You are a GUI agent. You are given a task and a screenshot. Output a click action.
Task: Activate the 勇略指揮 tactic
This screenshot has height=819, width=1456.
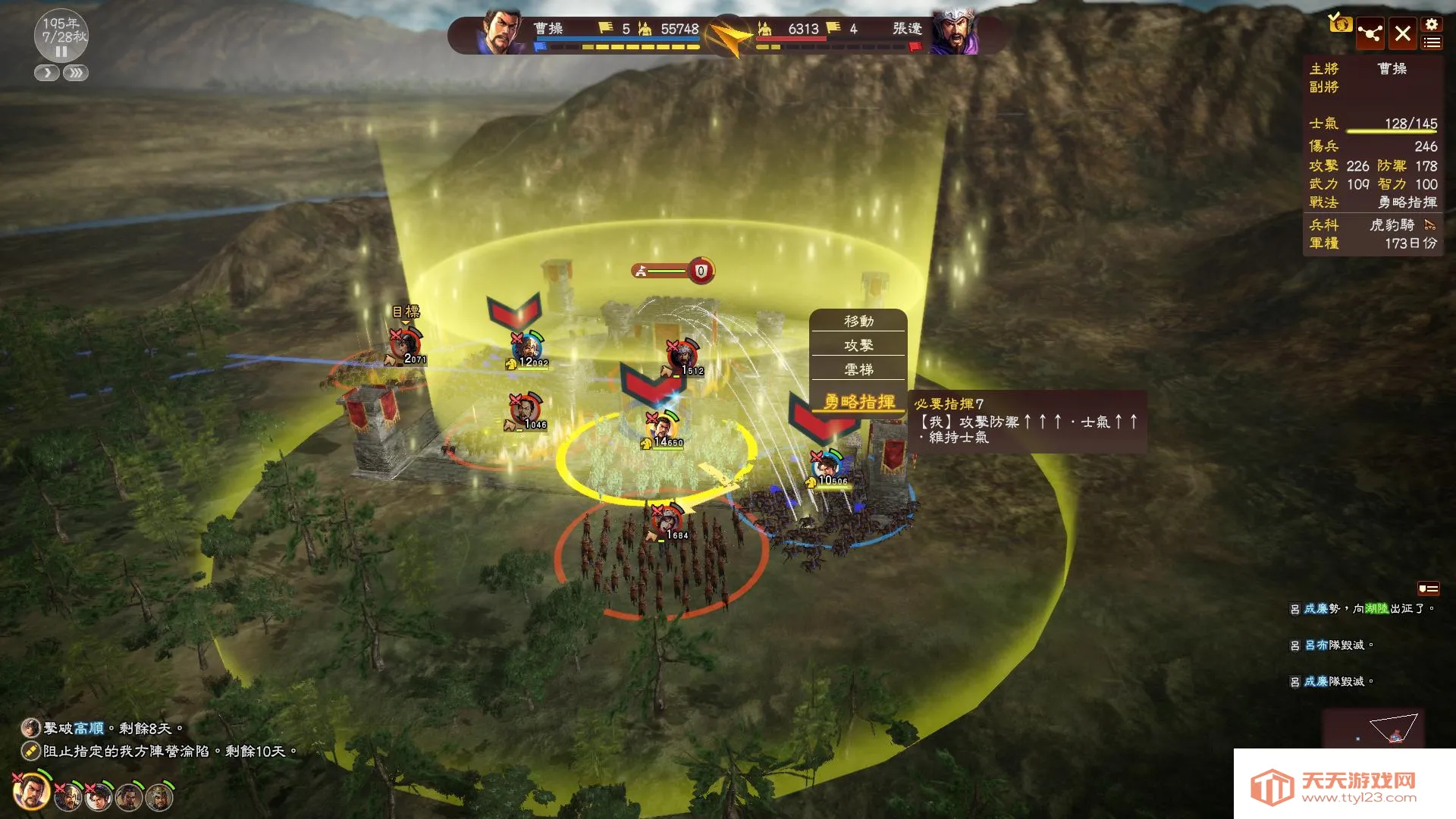tap(858, 401)
